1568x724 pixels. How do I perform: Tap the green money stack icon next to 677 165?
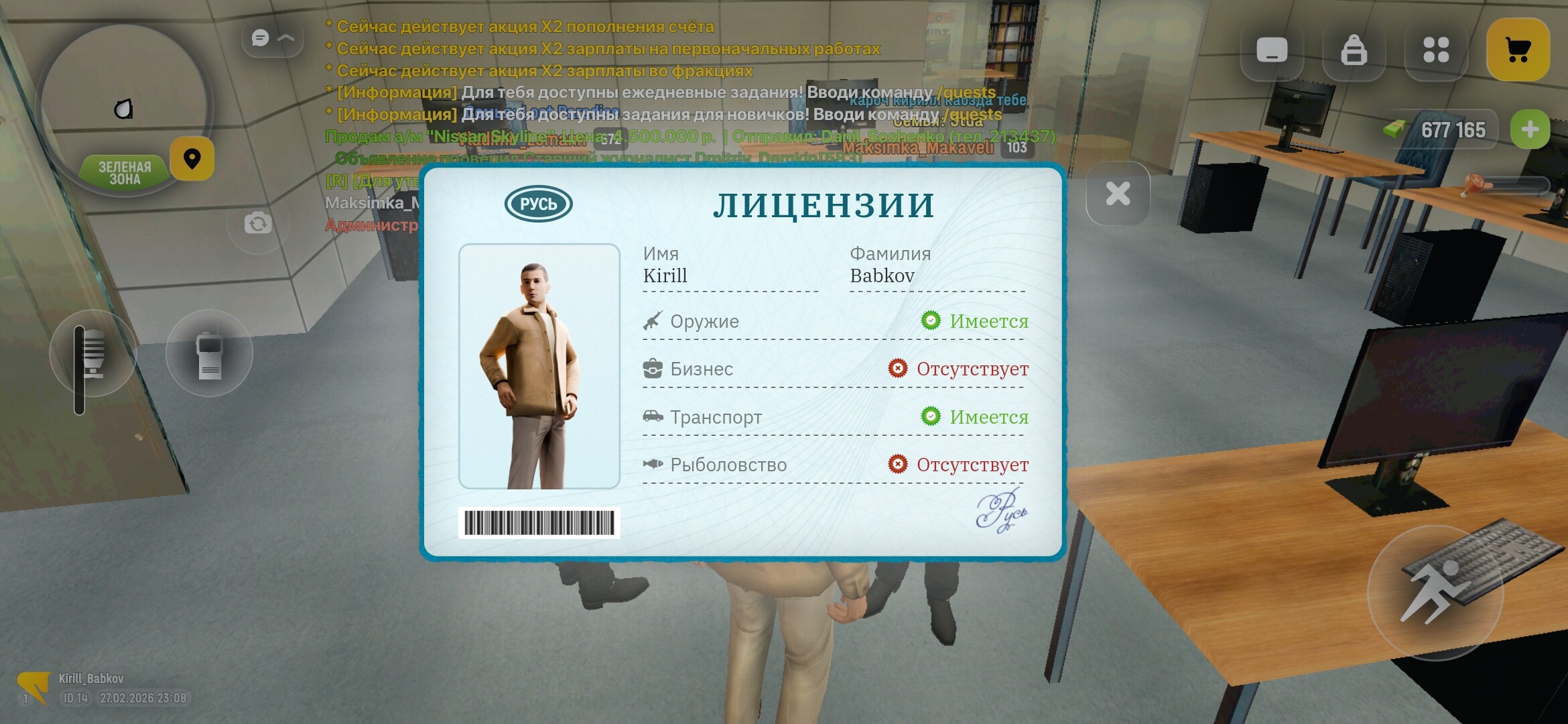1394,129
